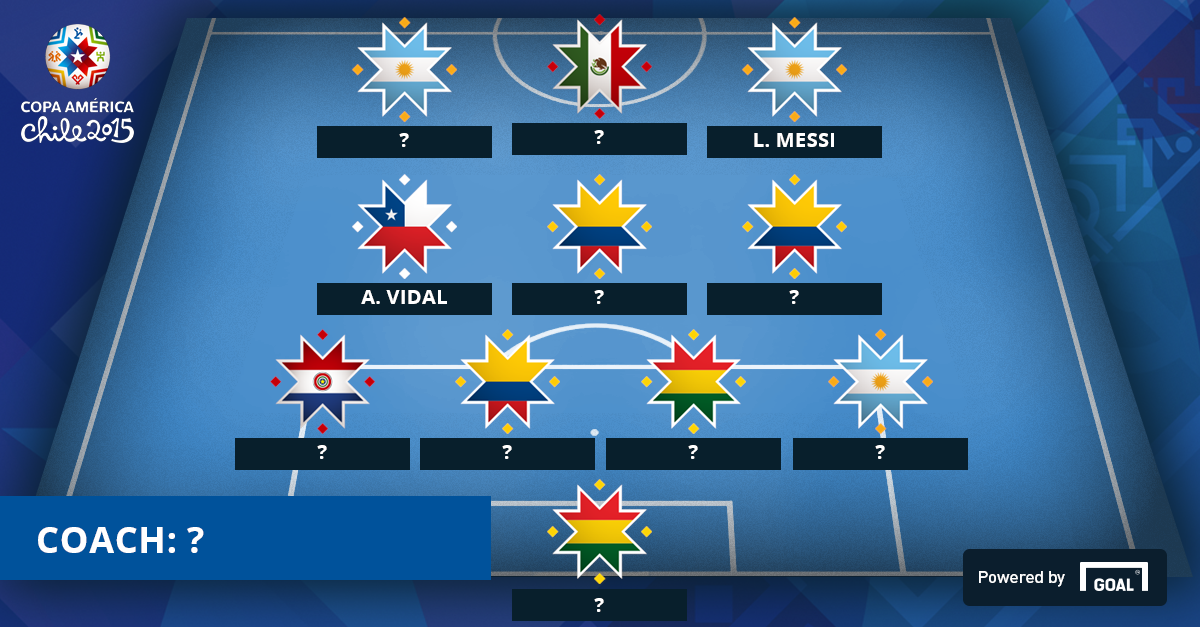1200x627 pixels.
Task: Reveal the goalkeeper's hidden name box
Action: pos(599,605)
